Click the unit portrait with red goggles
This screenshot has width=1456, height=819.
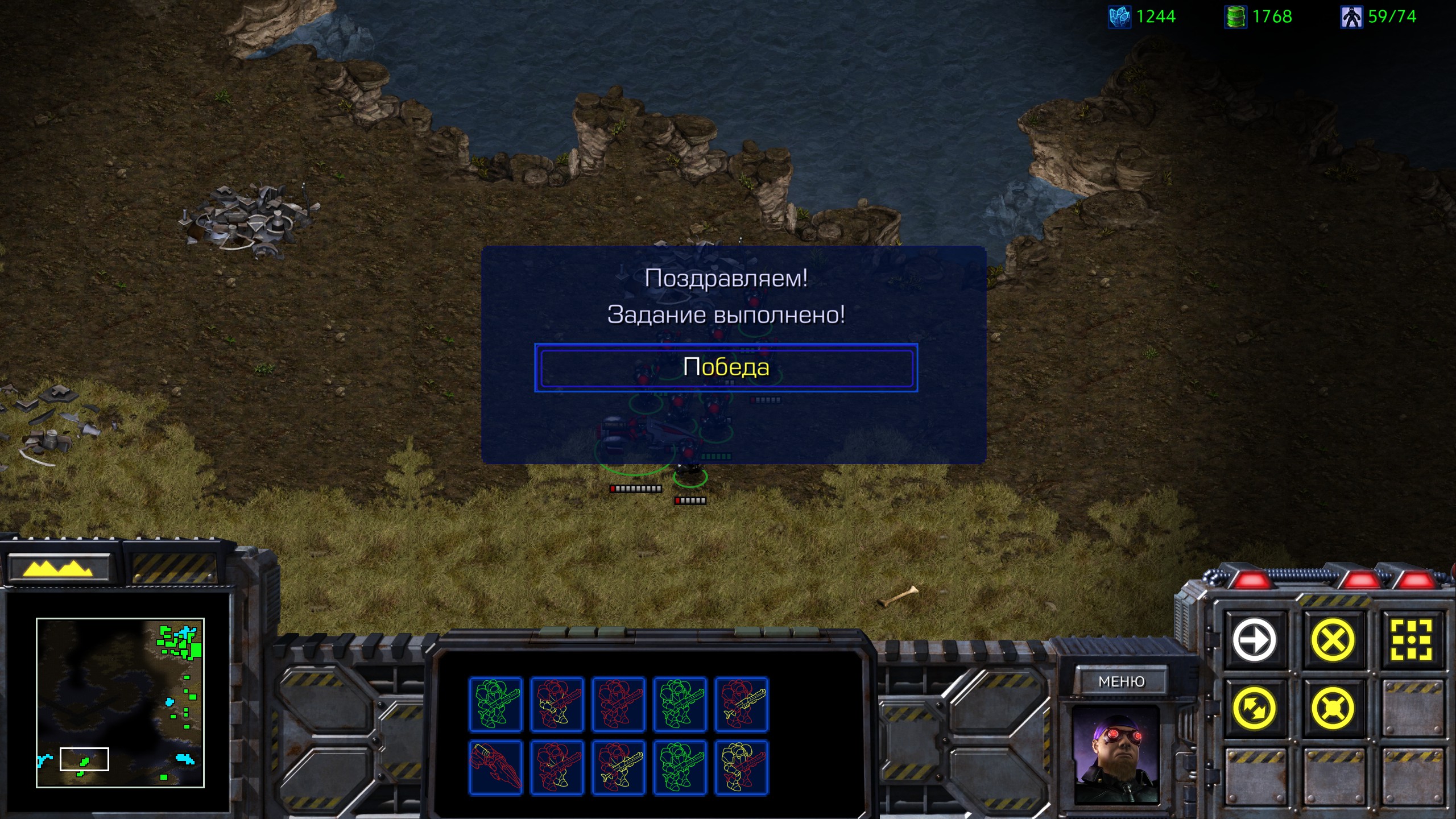1115,754
